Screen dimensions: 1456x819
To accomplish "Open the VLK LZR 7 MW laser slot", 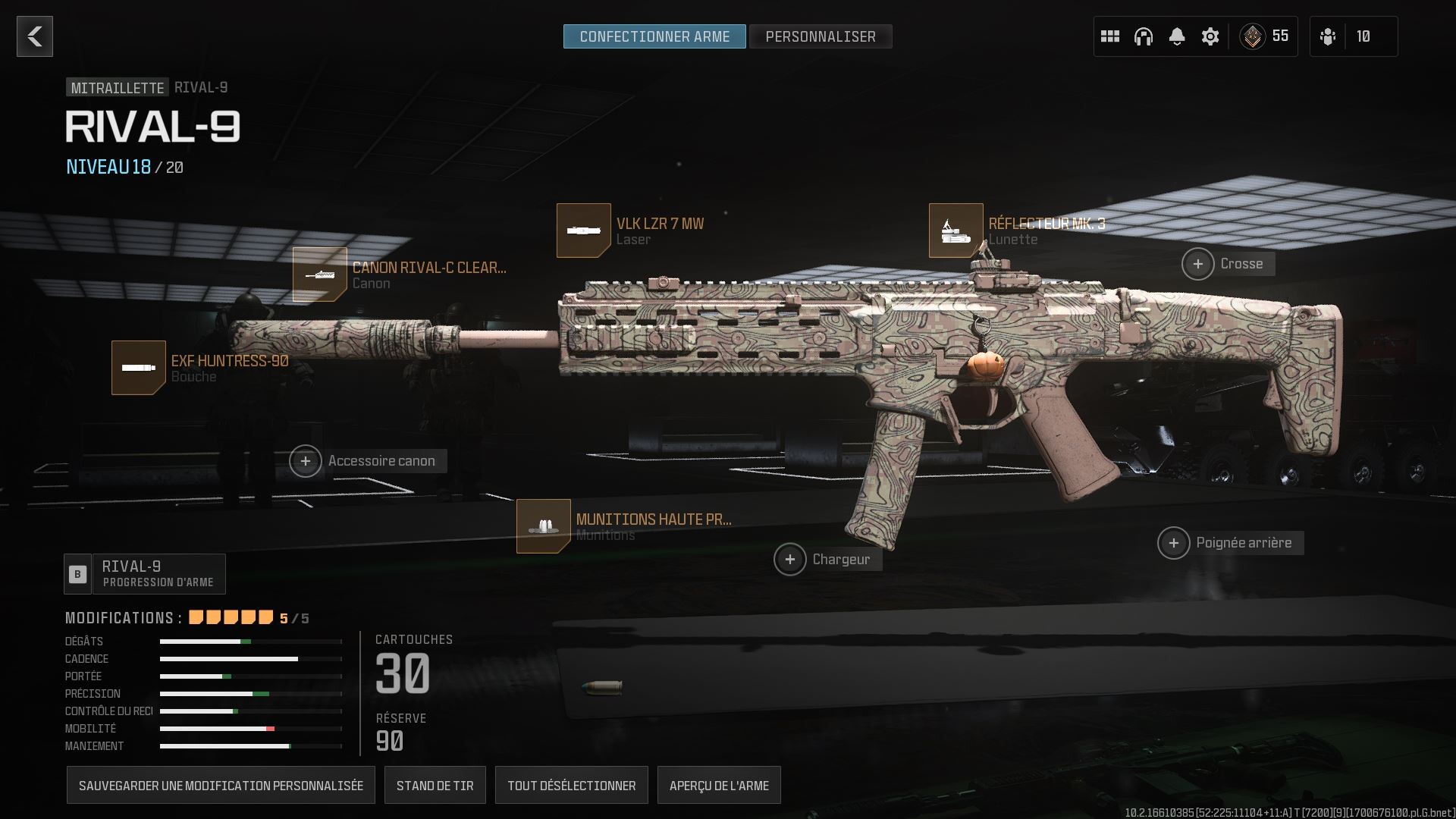I will 584,230.
